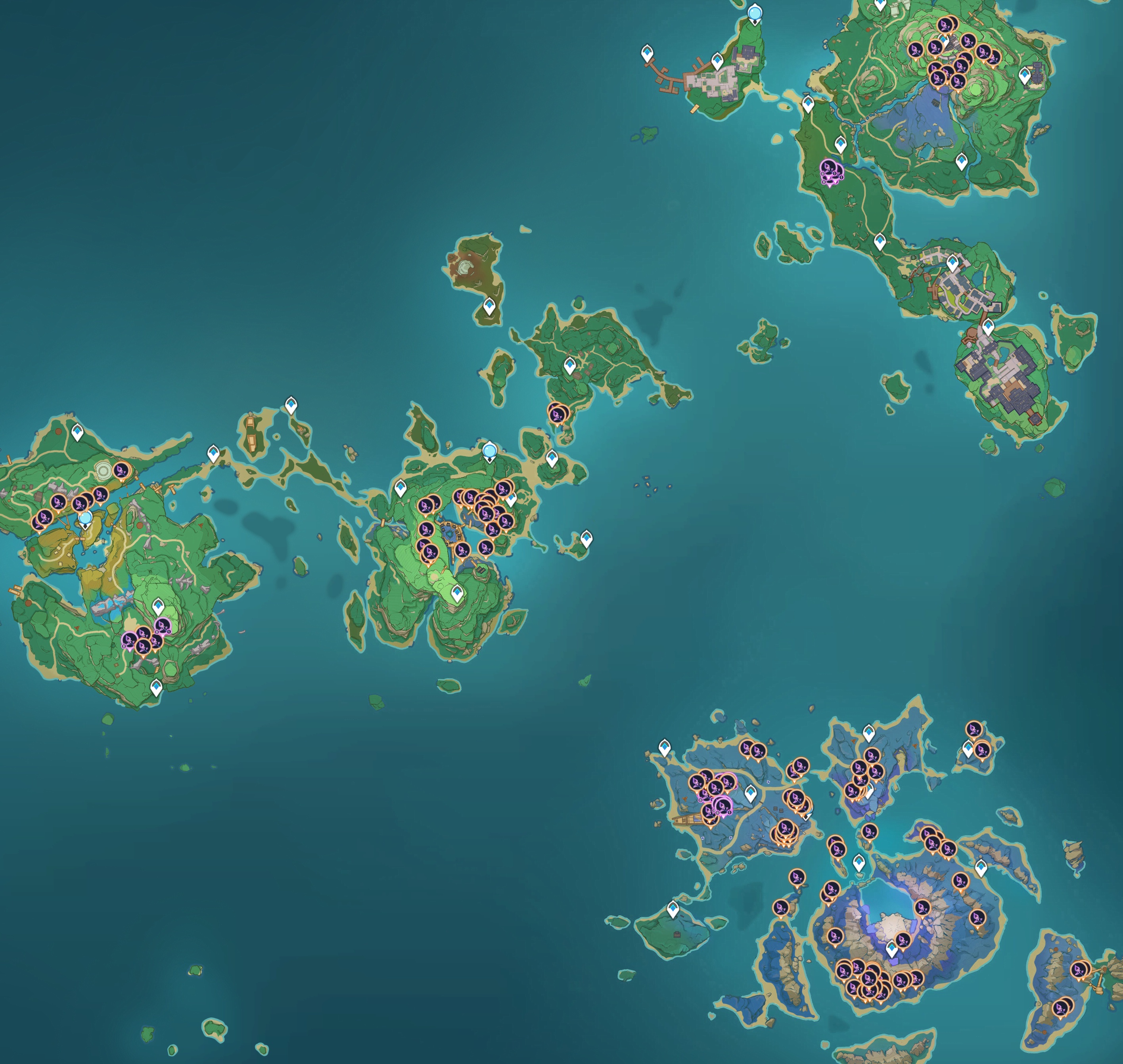The height and width of the screenshot is (1064, 1123).
Task: Choose the waypoint on the green island southwest of Seirai
Action: 673,909
